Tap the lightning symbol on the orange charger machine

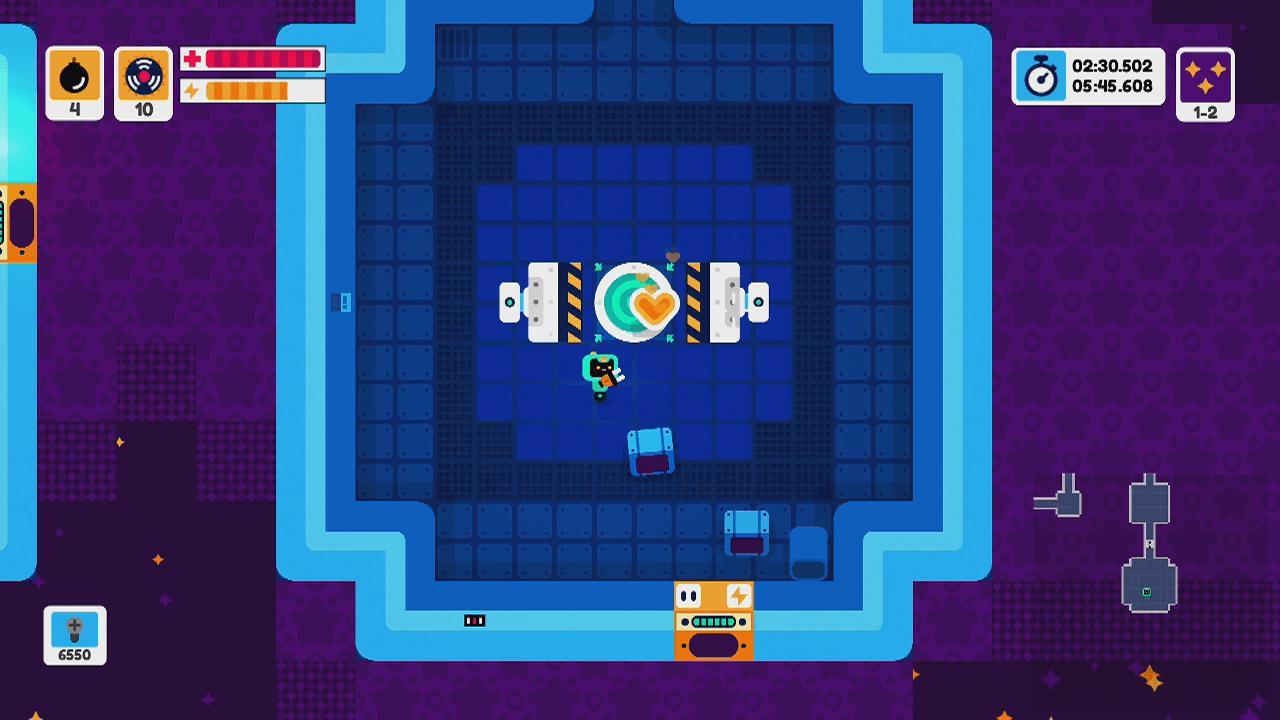click(x=739, y=597)
